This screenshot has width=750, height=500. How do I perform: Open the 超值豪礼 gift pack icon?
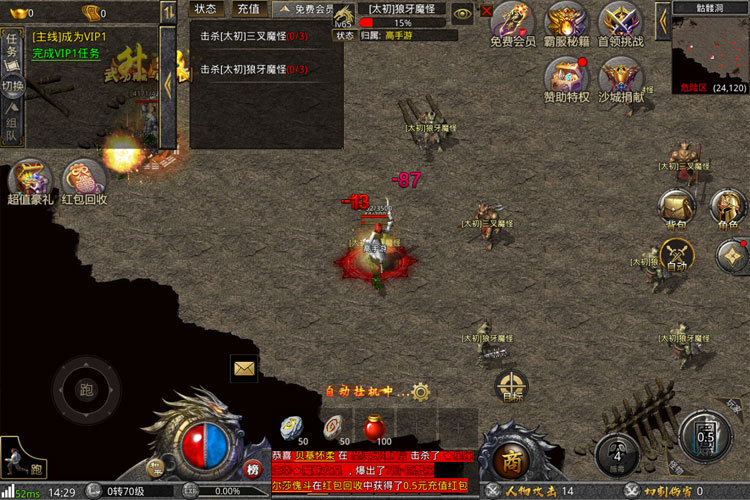click(x=31, y=180)
